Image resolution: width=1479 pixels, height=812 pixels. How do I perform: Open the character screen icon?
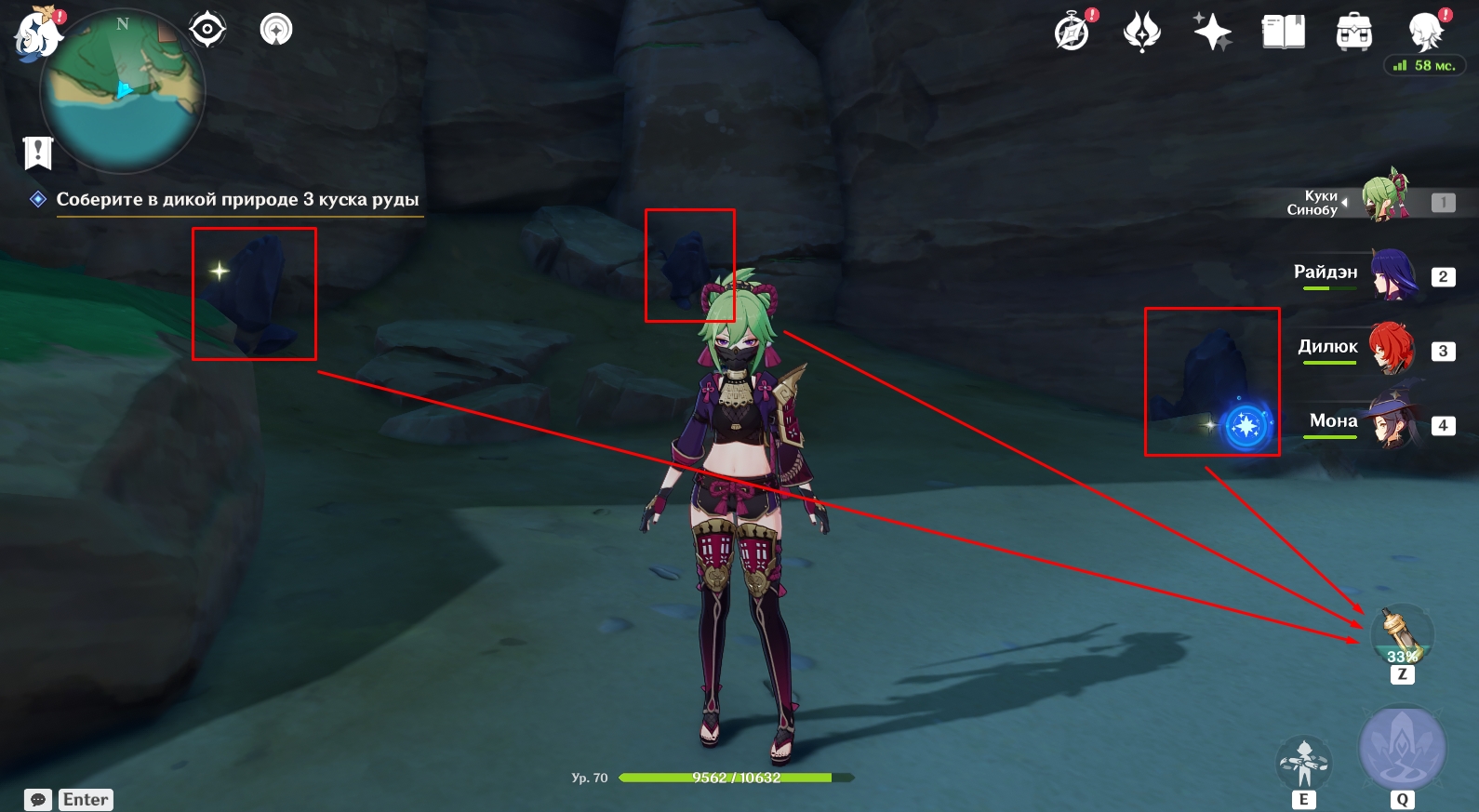tap(1426, 33)
